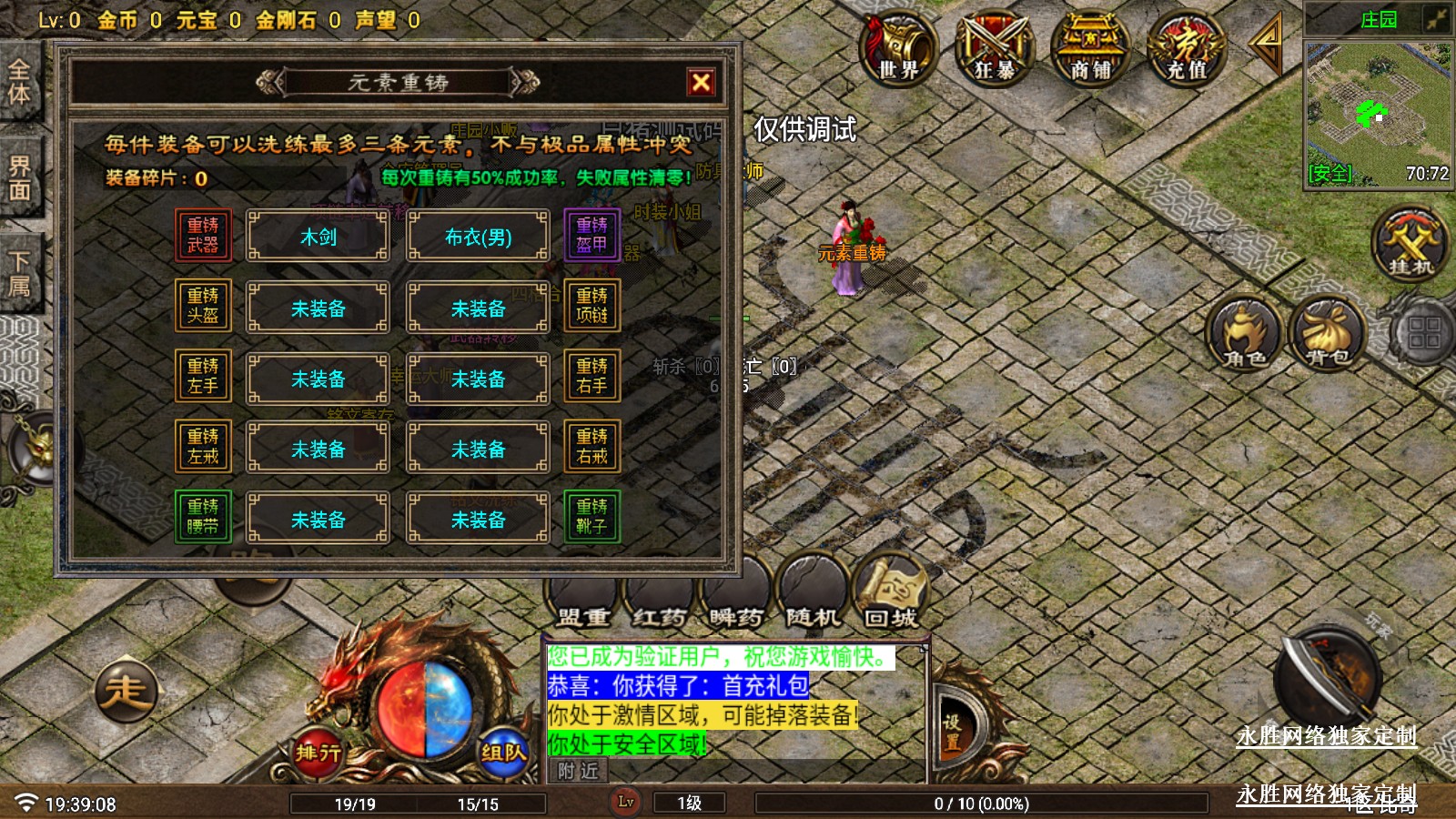Click the 重铸武器 button
The width and height of the screenshot is (1456, 819).
tap(203, 235)
